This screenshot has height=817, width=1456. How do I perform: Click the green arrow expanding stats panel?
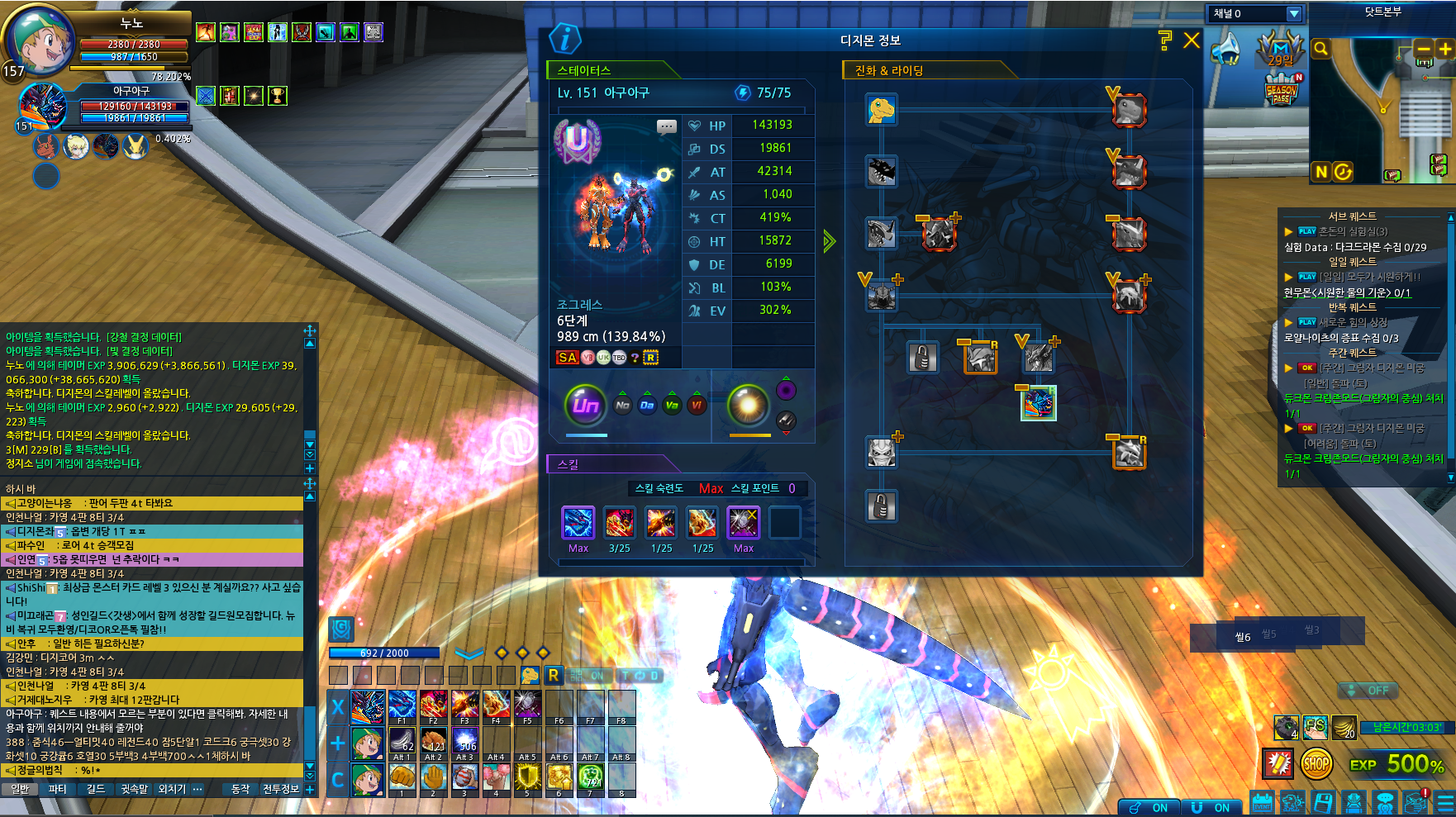[829, 241]
